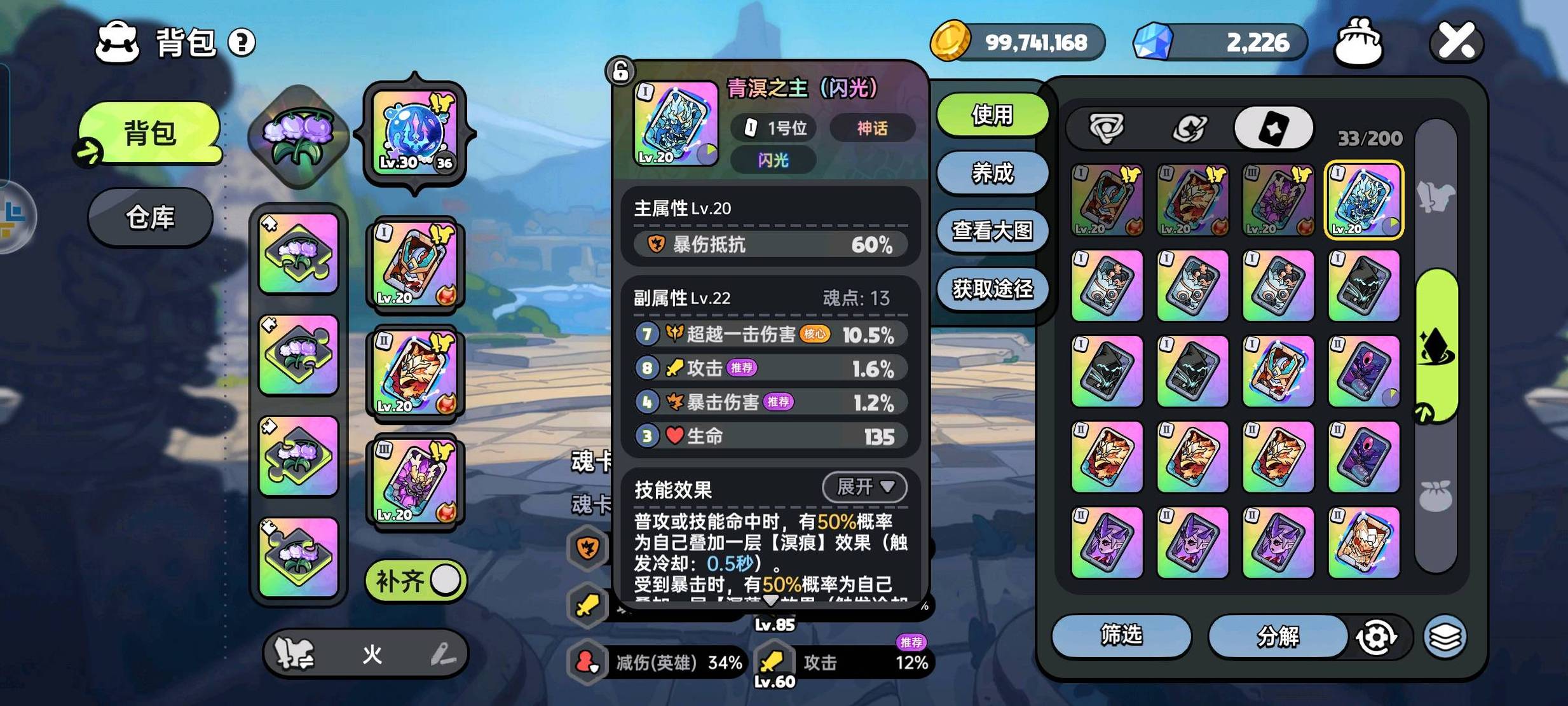
Task: Tap the 使用 use button
Action: click(x=992, y=115)
